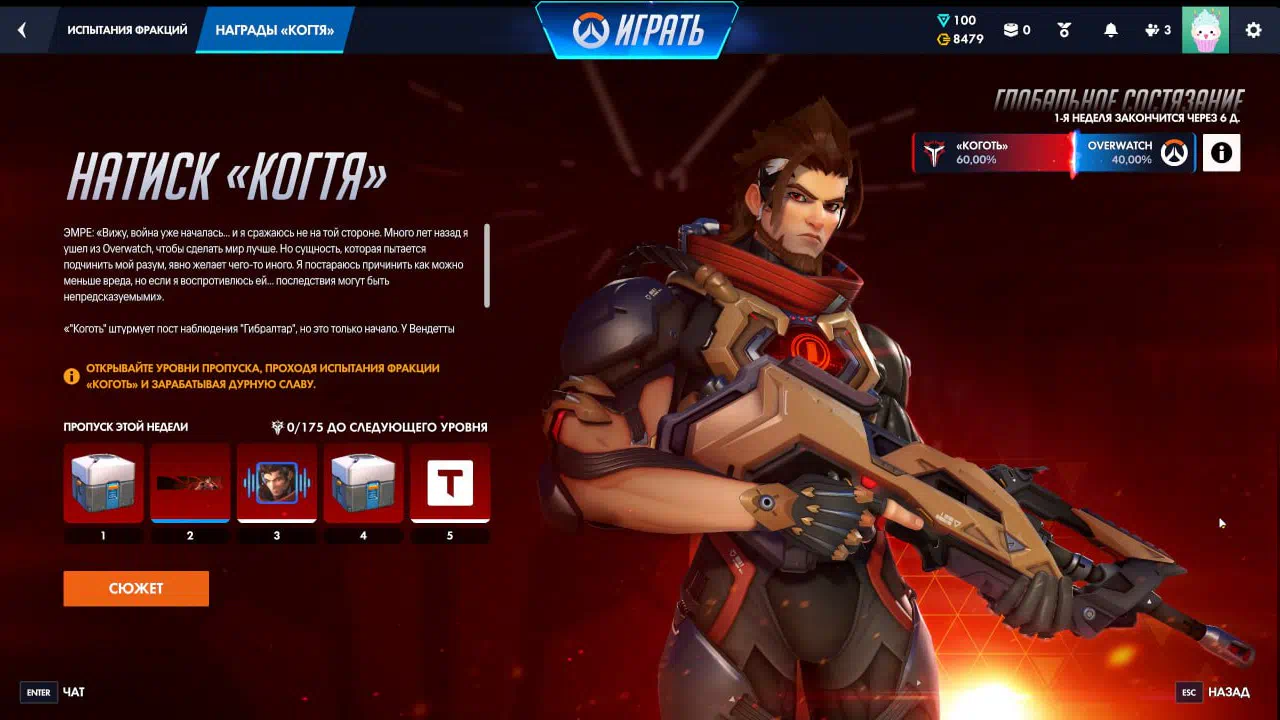1280x720 pixels.
Task: Open the settings gear menu
Action: tap(1253, 30)
